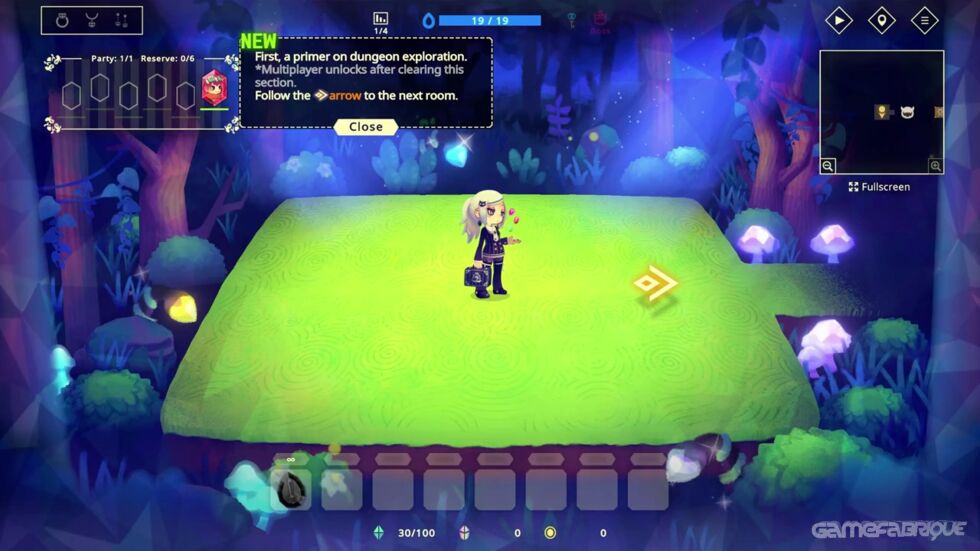The width and height of the screenshot is (980, 551).
Task: Click the bar chart floor progress icon
Action: pos(380,19)
